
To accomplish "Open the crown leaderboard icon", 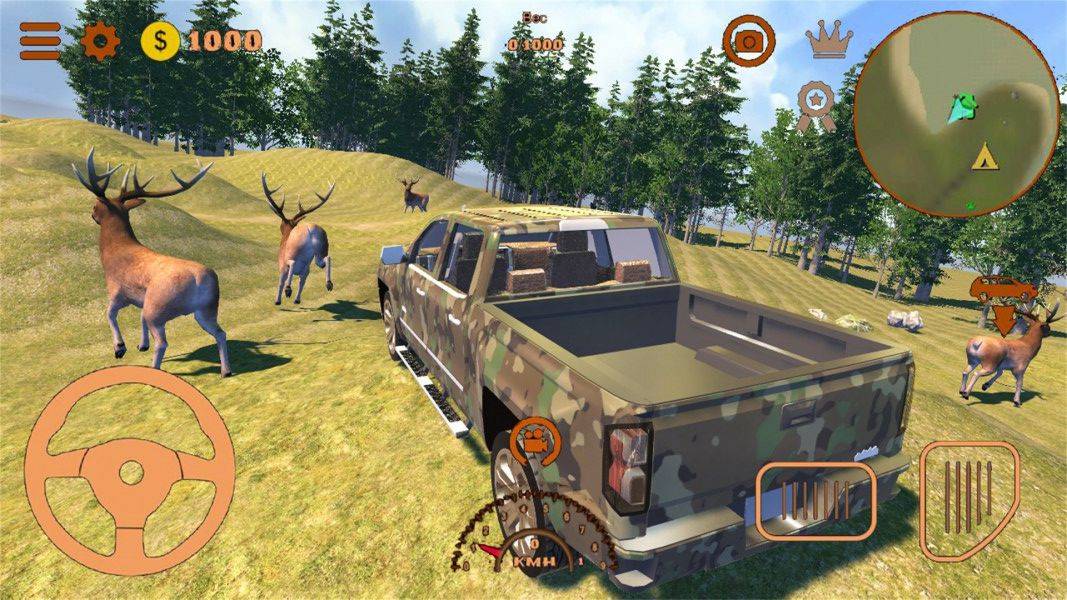I will point(829,39).
